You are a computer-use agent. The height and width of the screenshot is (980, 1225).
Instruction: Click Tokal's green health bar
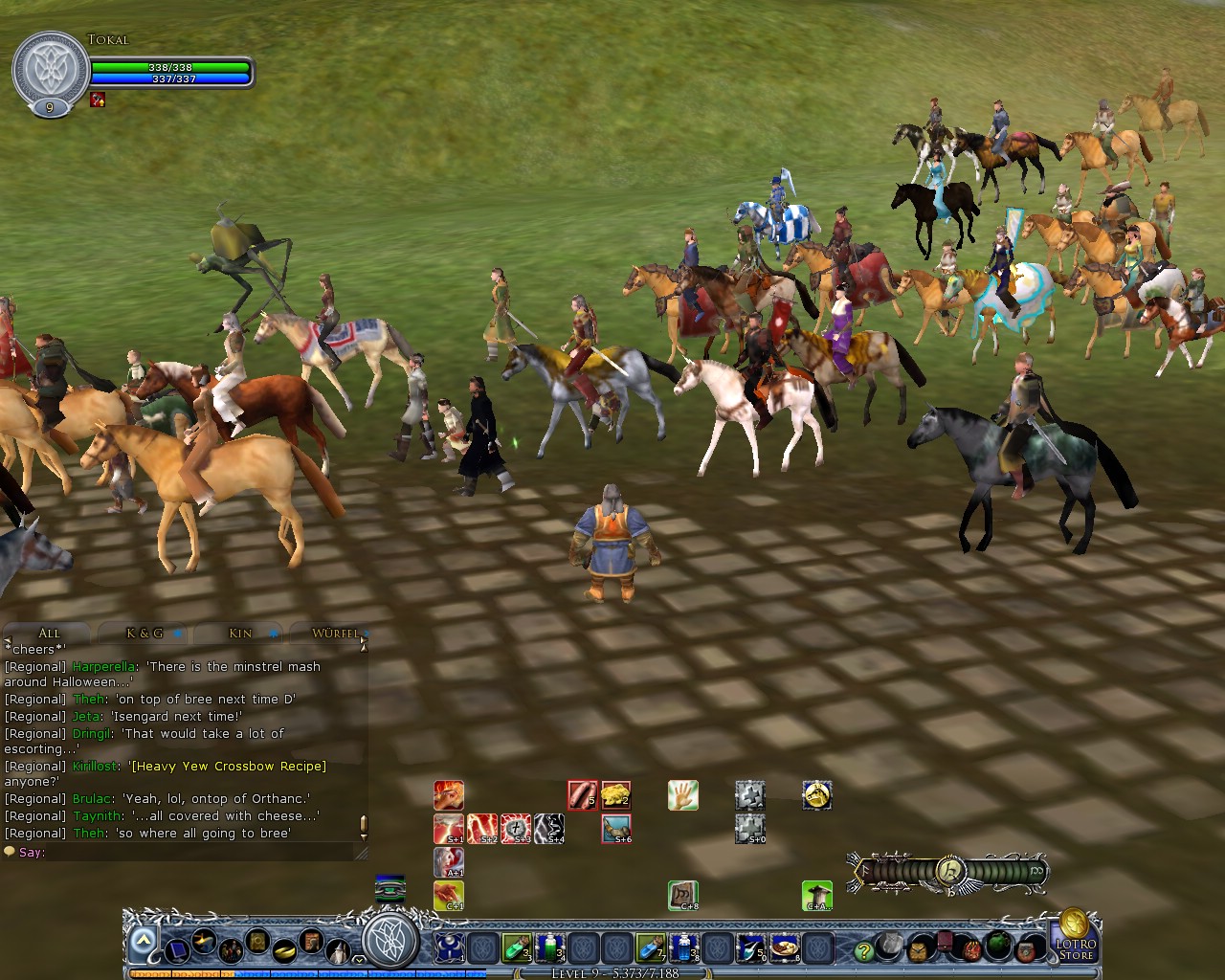click(167, 69)
